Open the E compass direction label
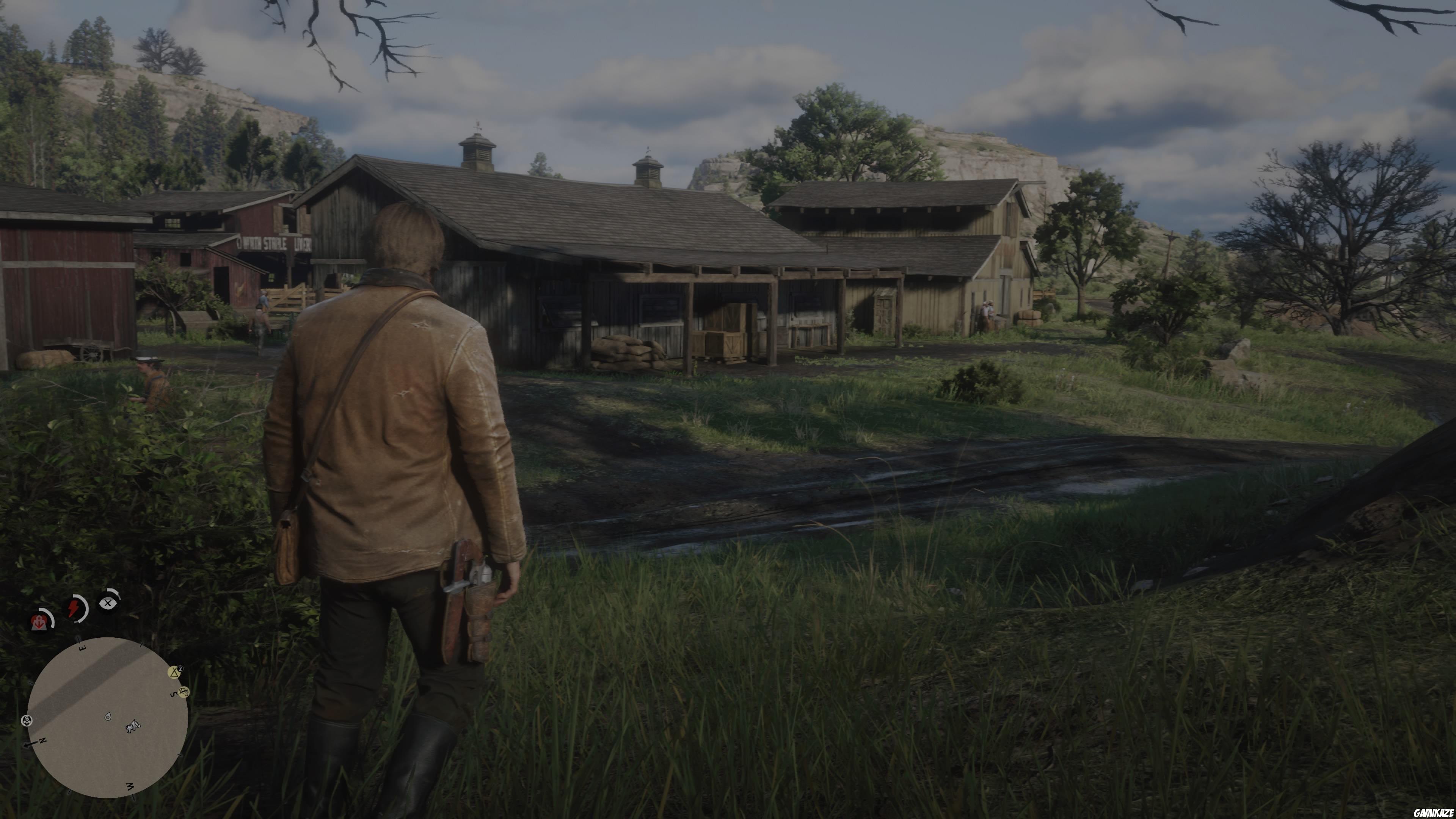Viewport: 1456px width, 819px height. 82,649
